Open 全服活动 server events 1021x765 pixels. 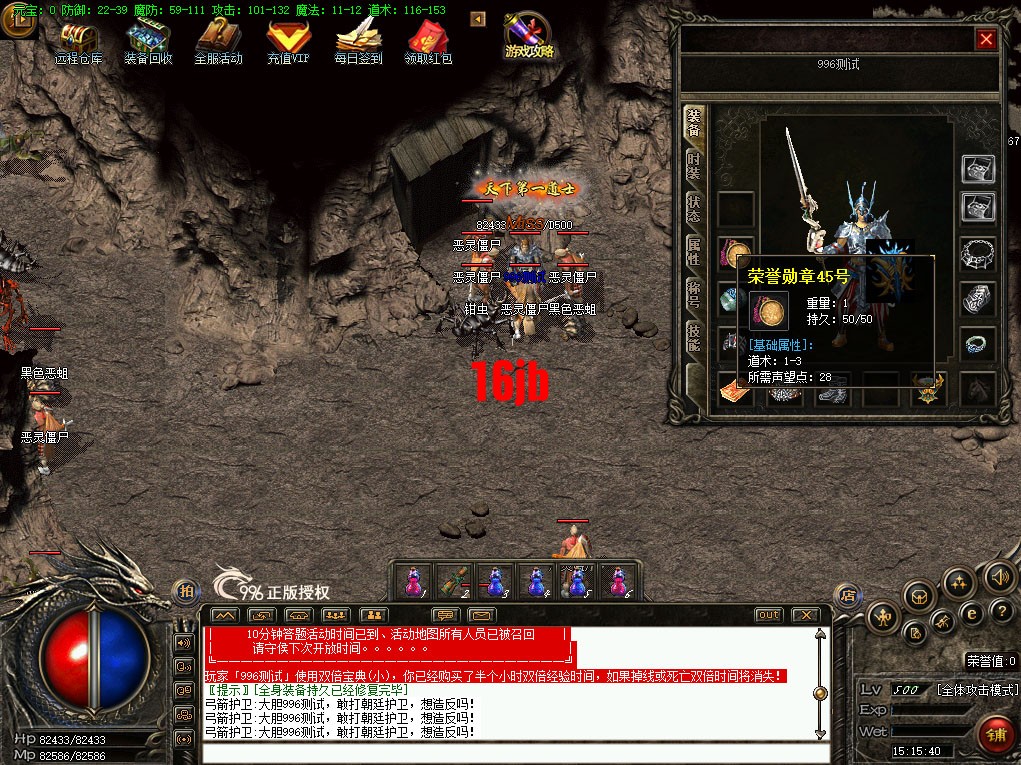(218, 40)
